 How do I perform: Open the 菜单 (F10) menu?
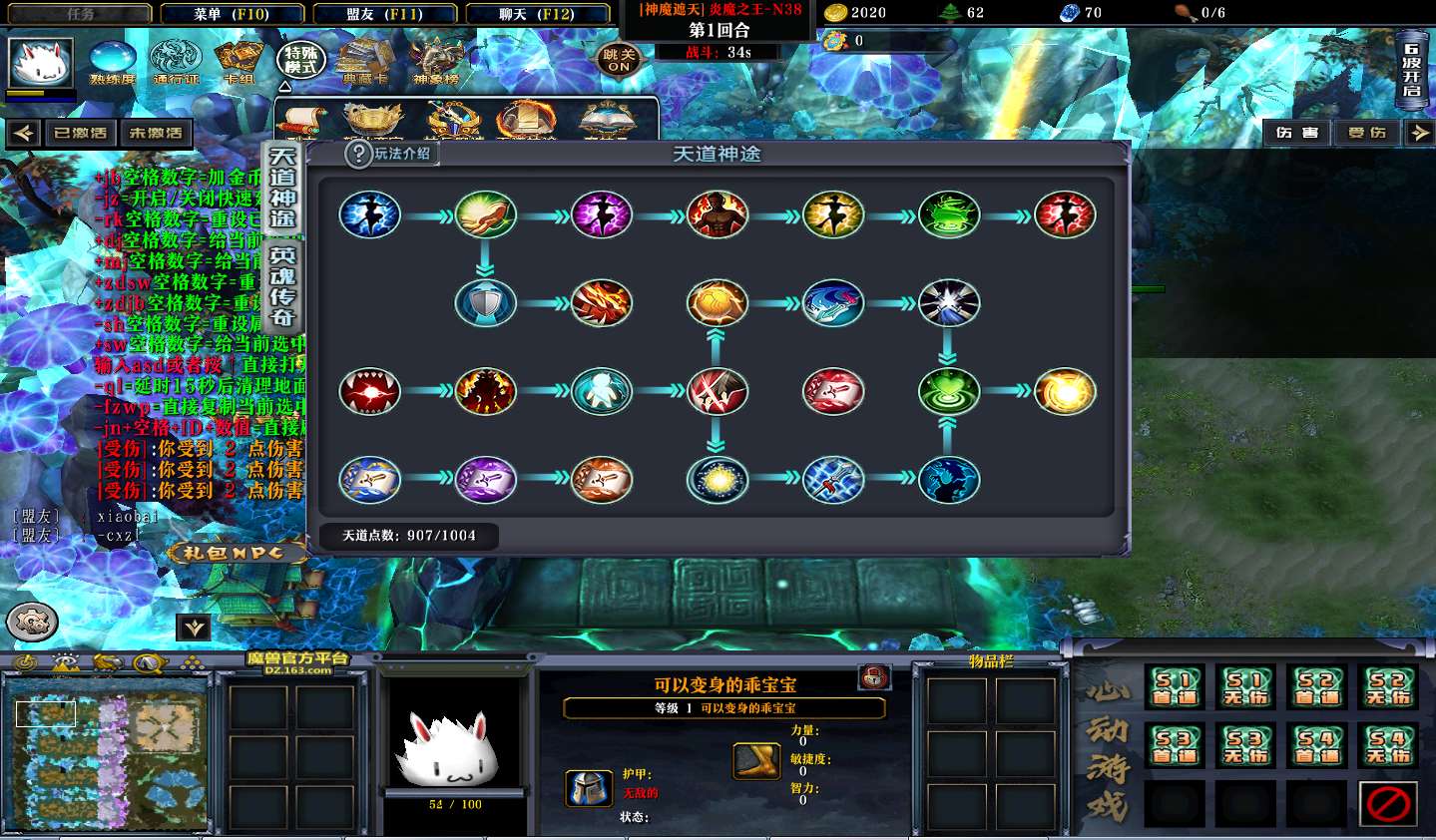pyautogui.click(x=232, y=14)
